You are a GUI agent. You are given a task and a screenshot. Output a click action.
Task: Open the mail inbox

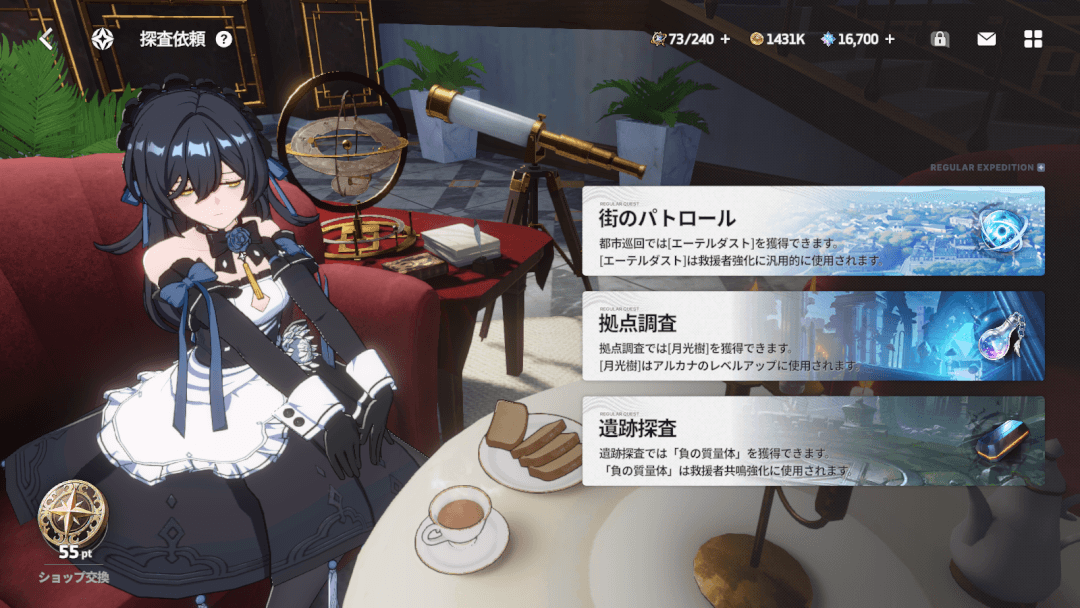(x=986, y=39)
